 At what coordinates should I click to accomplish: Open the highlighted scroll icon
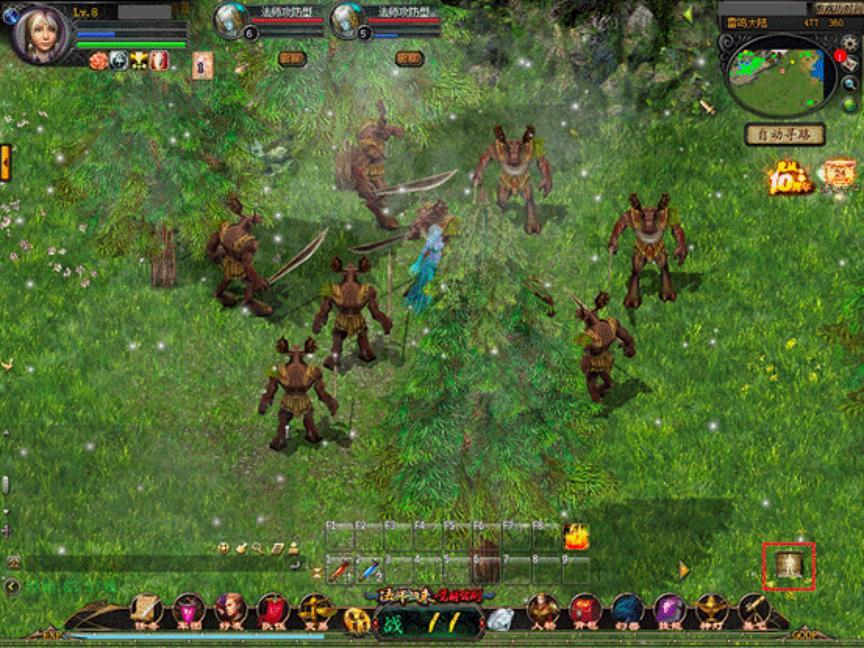790,567
